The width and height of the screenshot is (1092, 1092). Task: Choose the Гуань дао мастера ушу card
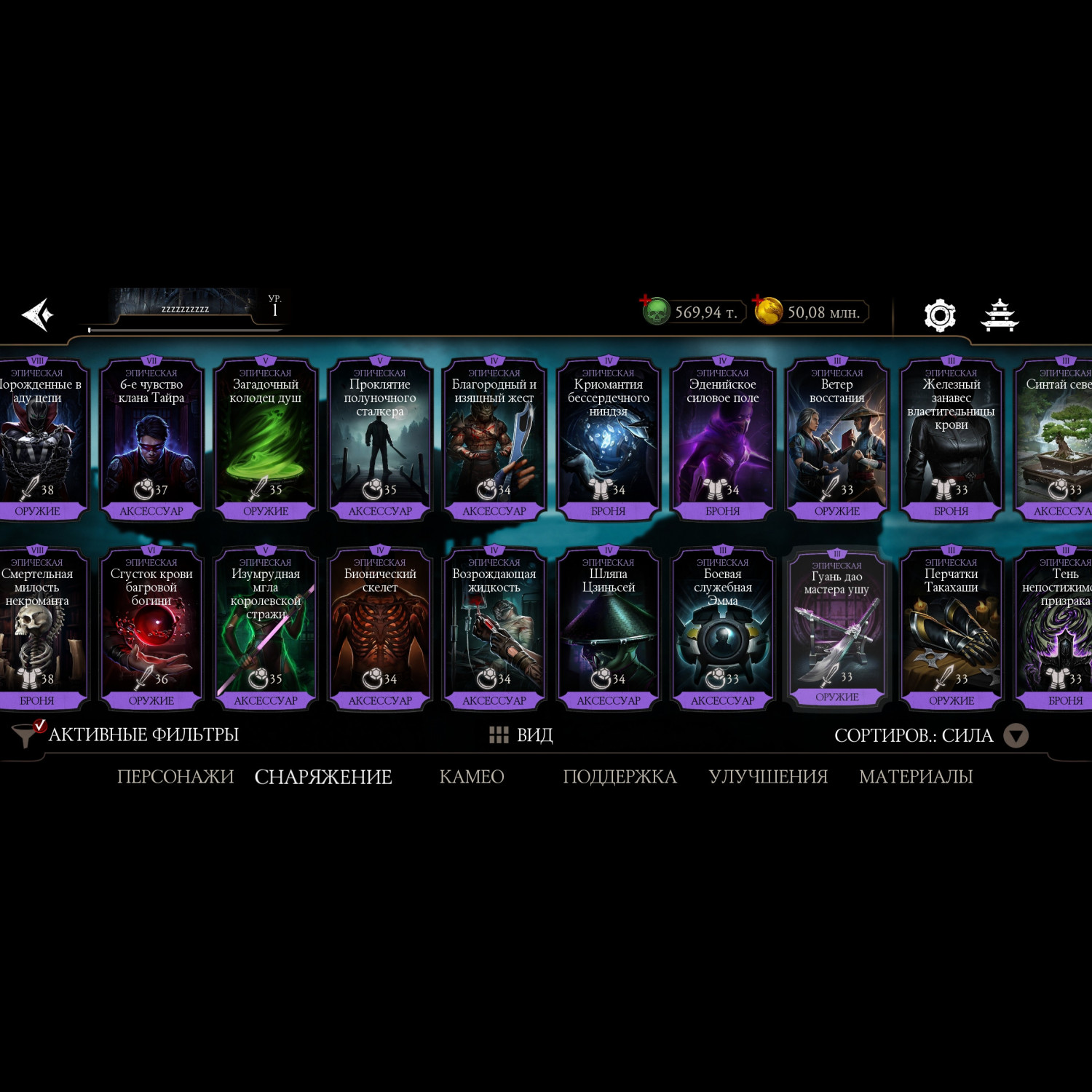tap(837, 628)
